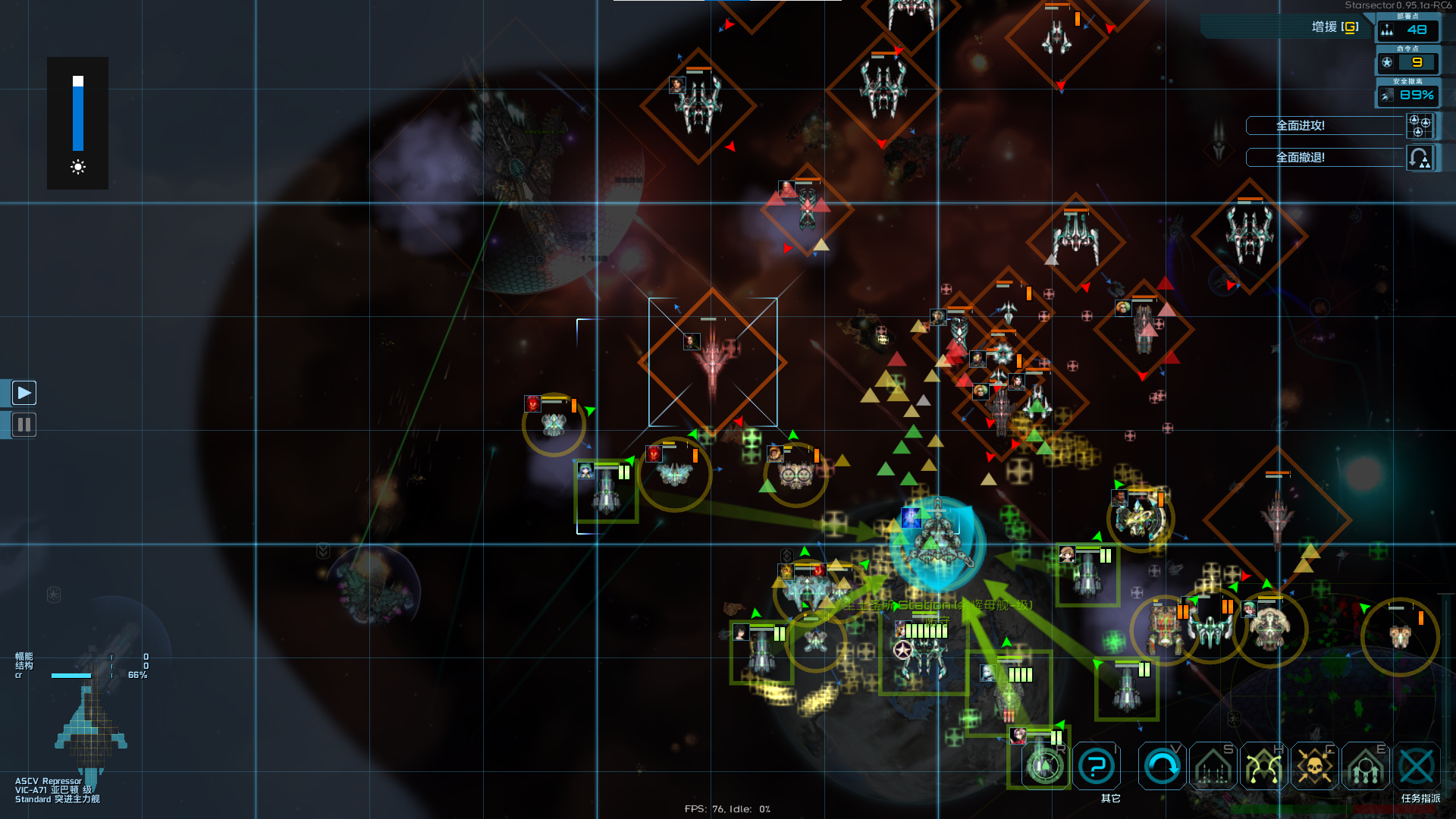Select the Station battlestation with blue shield
This screenshot has width=1456, height=819.
(x=938, y=544)
